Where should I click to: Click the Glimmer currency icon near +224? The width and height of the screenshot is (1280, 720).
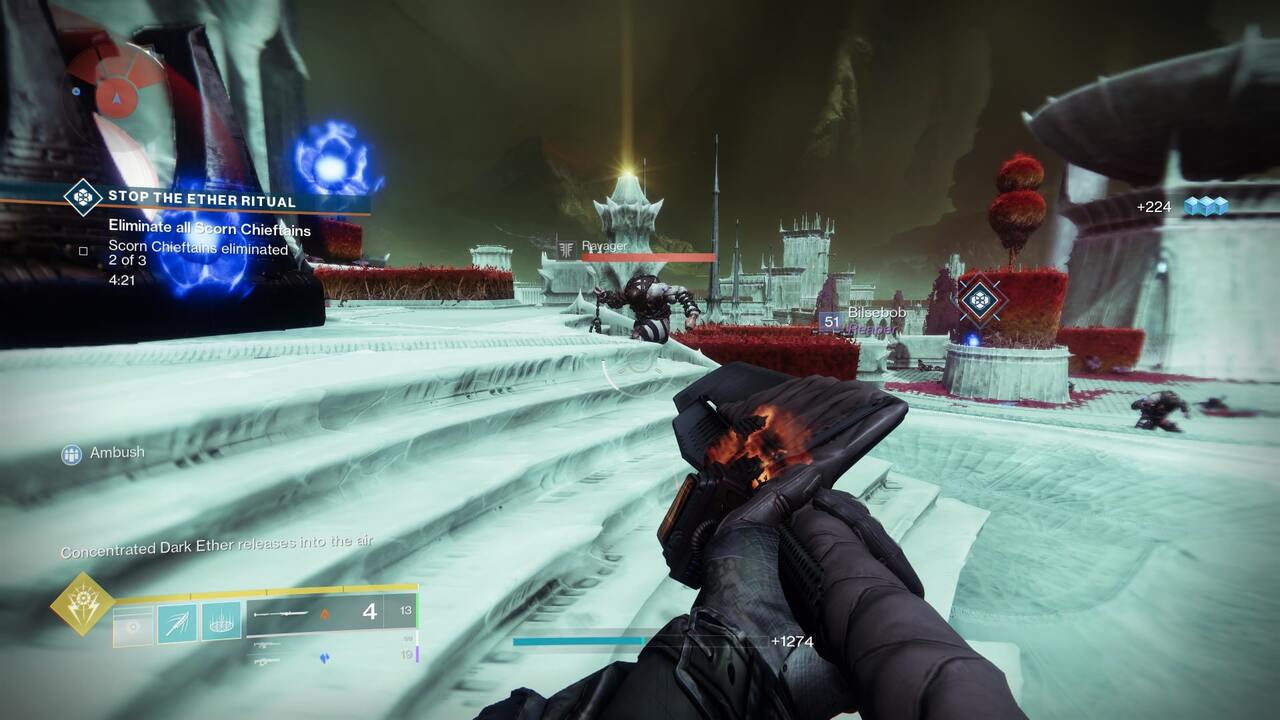1205,205
